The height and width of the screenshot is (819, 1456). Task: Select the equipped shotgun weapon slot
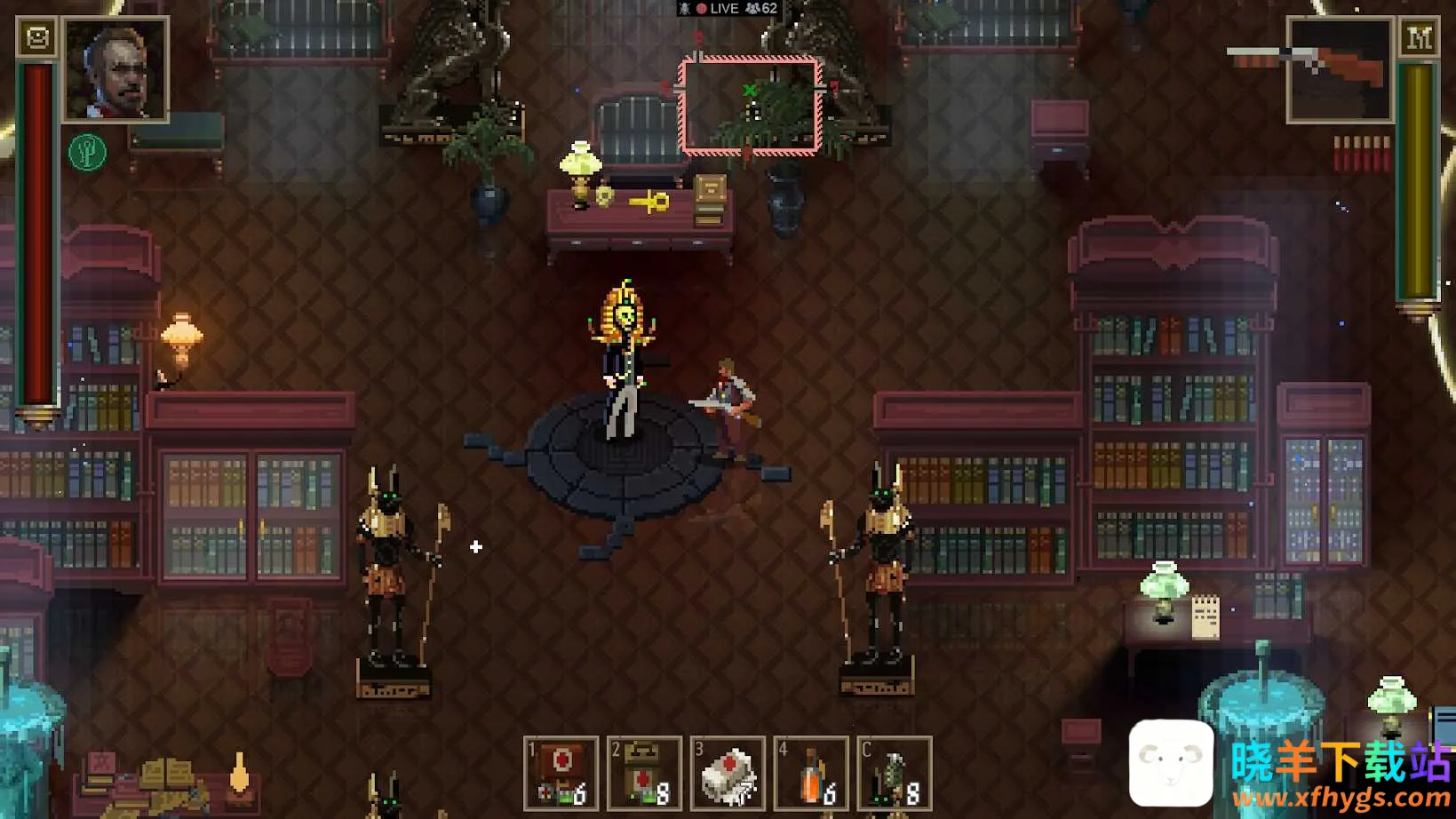pyautogui.click(x=1339, y=69)
